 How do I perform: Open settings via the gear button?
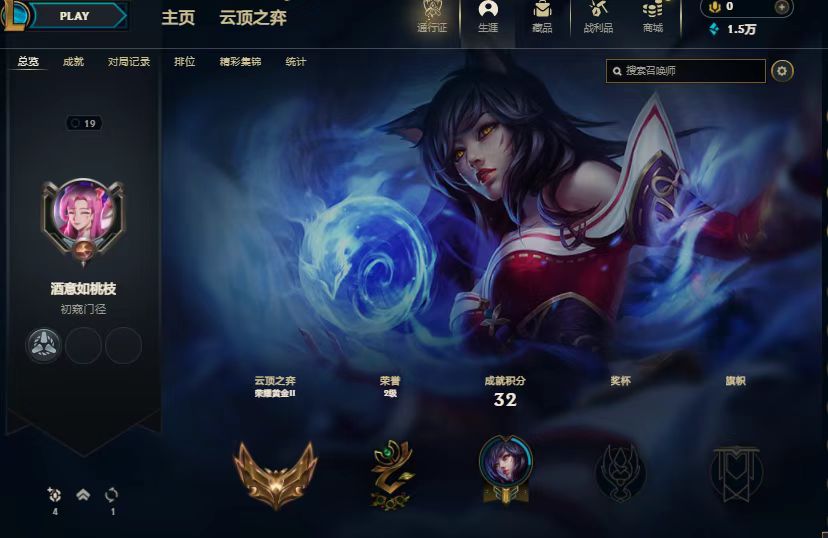783,71
